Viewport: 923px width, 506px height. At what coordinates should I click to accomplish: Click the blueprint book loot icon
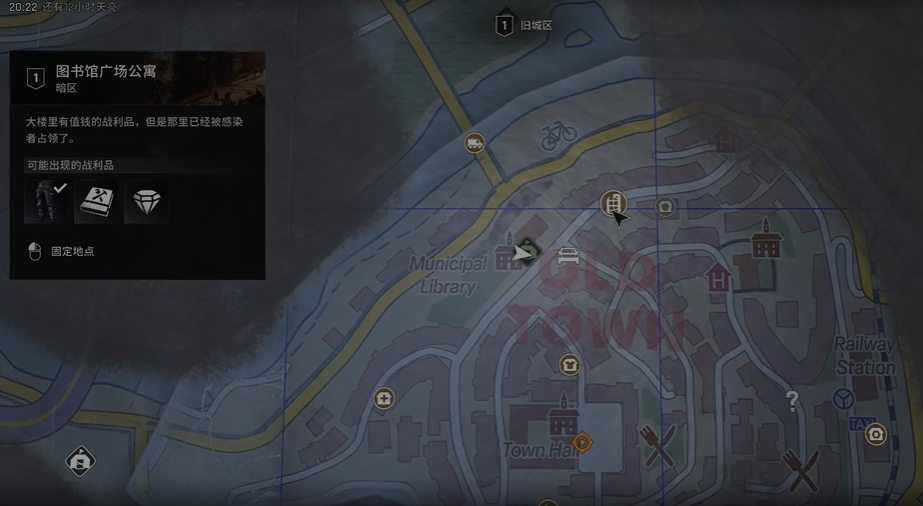coord(95,201)
